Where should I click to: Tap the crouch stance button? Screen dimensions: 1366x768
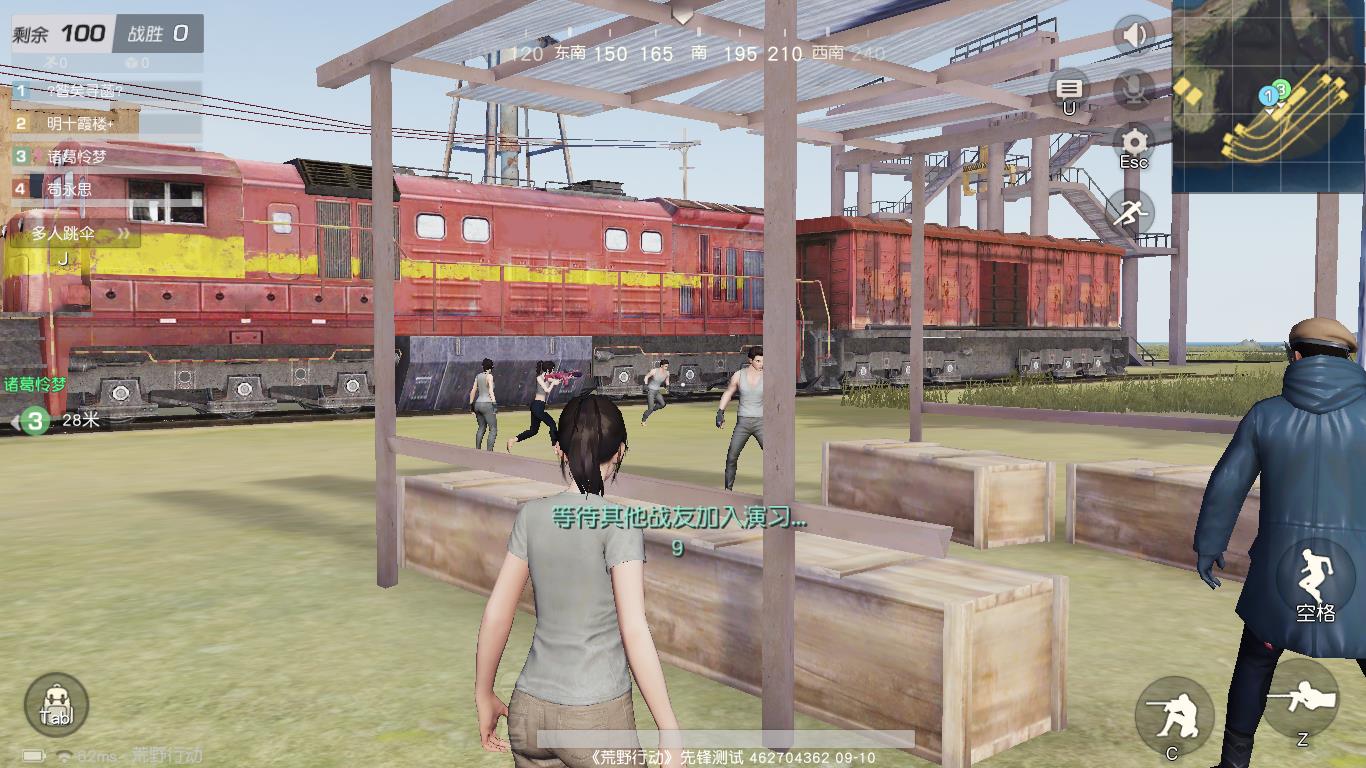[1174, 714]
